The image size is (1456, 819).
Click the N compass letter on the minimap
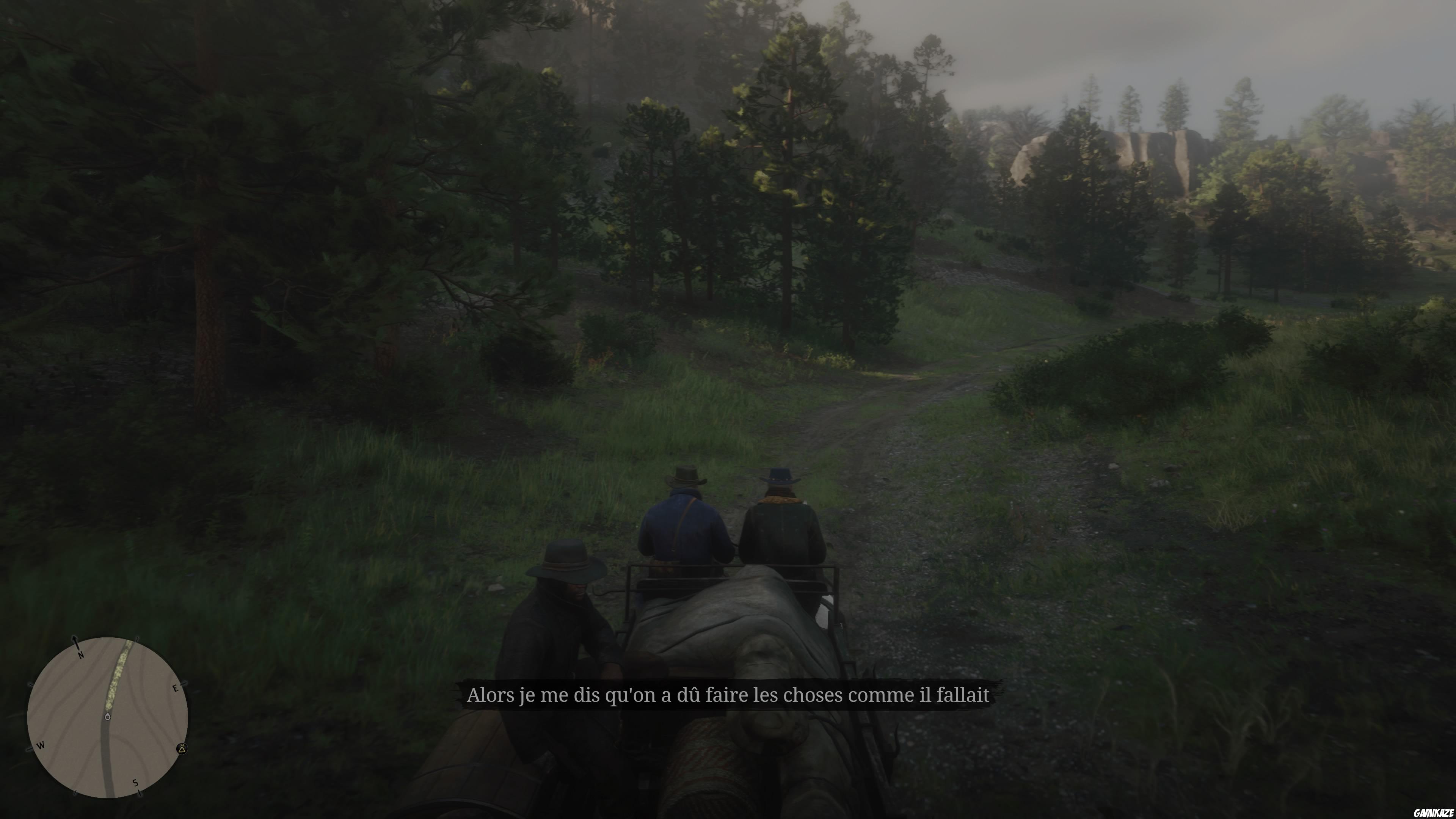pyautogui.click(x=81, y=656)
